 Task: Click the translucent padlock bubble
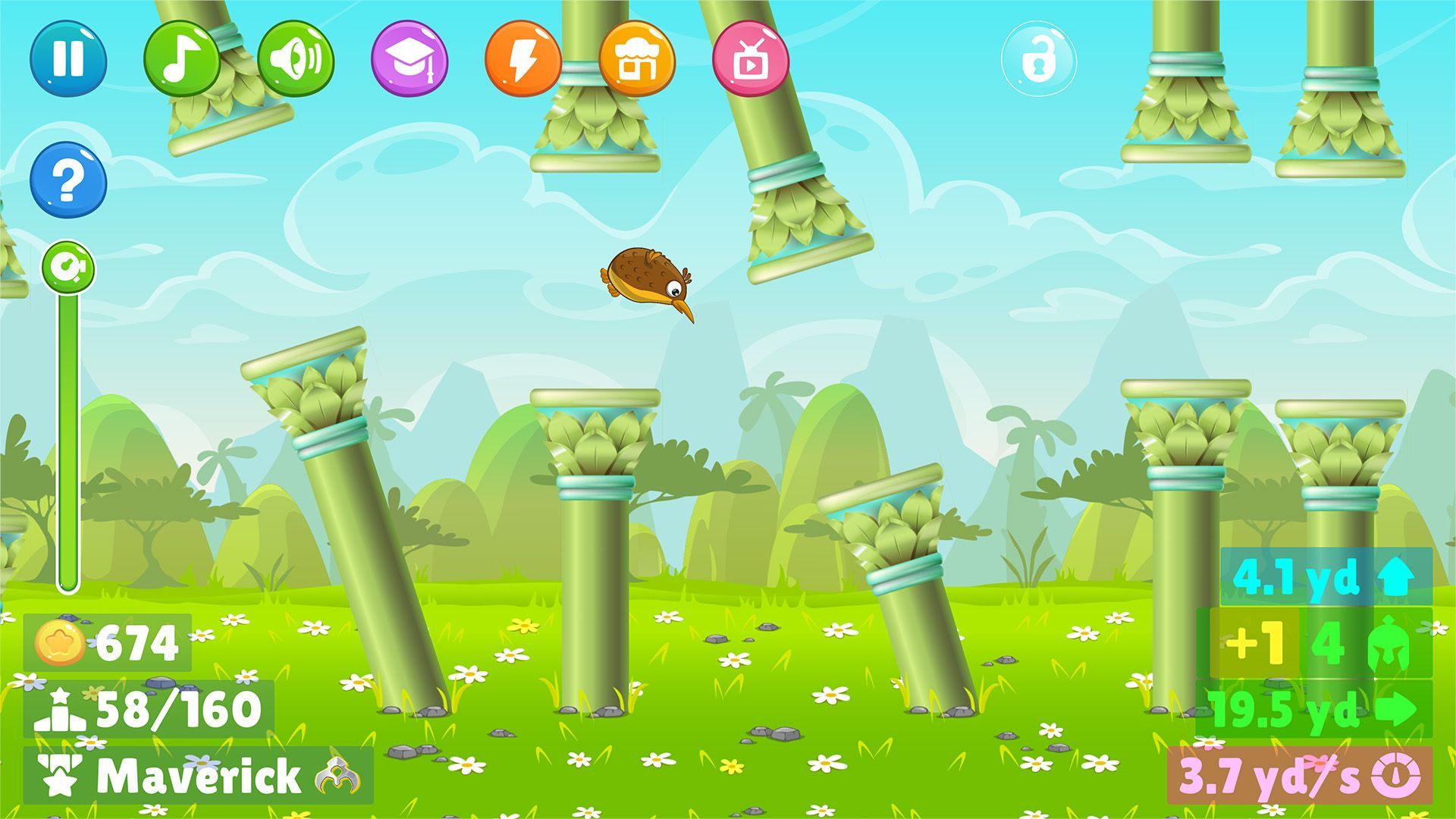(x=1038, y=59)
